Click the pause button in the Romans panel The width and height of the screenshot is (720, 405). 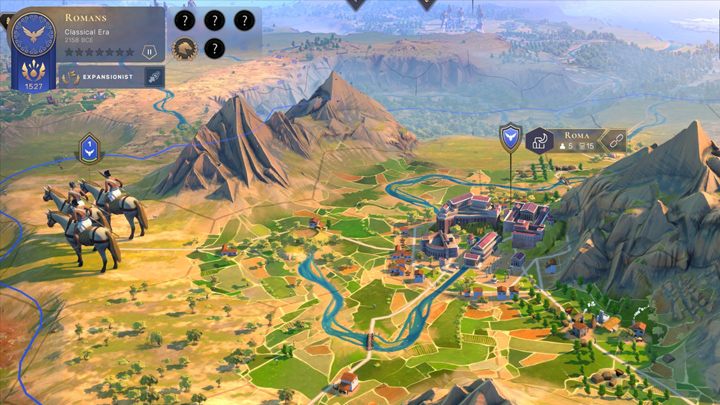[150, 51]
